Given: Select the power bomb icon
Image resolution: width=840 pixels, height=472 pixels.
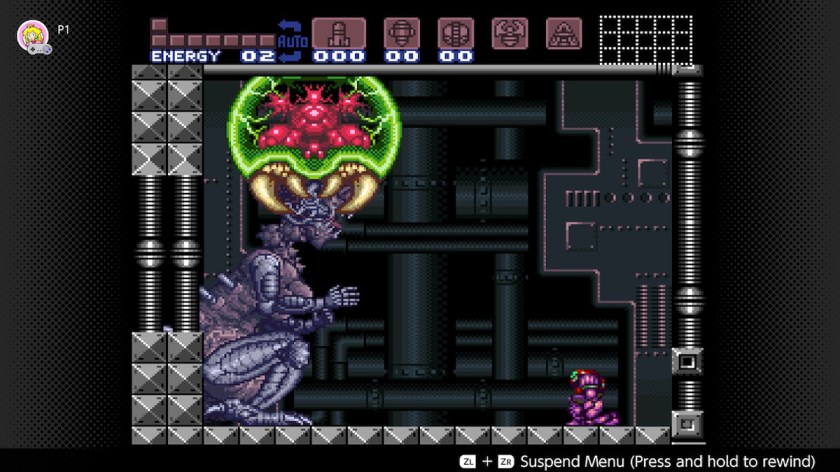Looking at the screenshot, I should (456, 33).
